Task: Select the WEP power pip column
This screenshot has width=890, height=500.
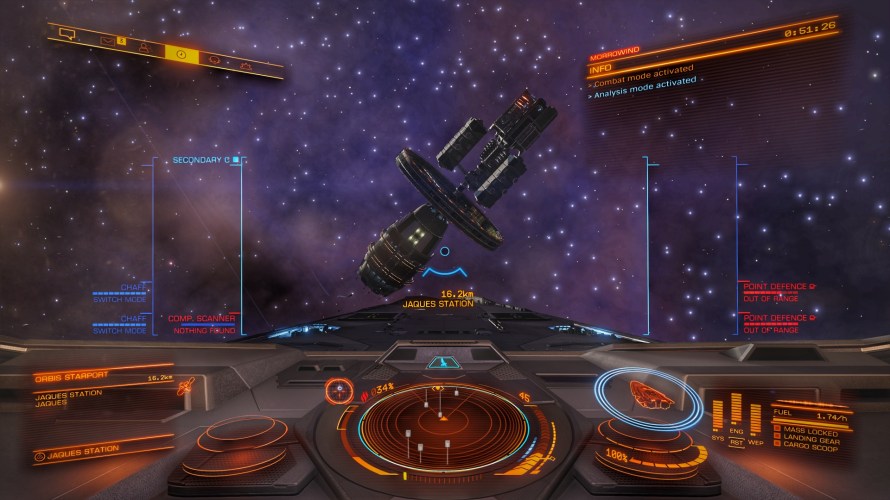Action: (756, 417)
